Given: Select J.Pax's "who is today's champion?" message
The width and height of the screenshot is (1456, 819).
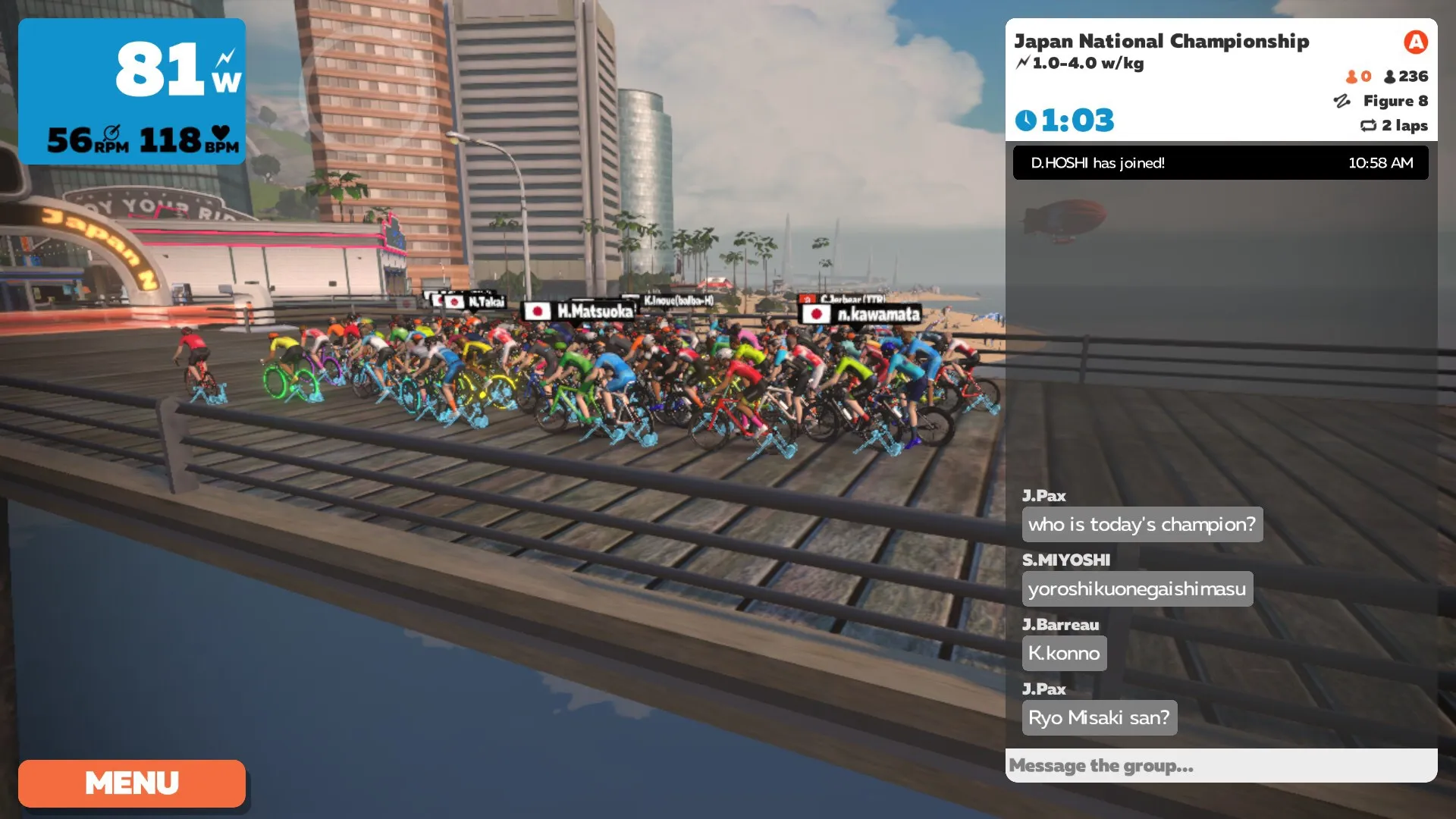Looking at the screenshot, I should [1141, 524].
